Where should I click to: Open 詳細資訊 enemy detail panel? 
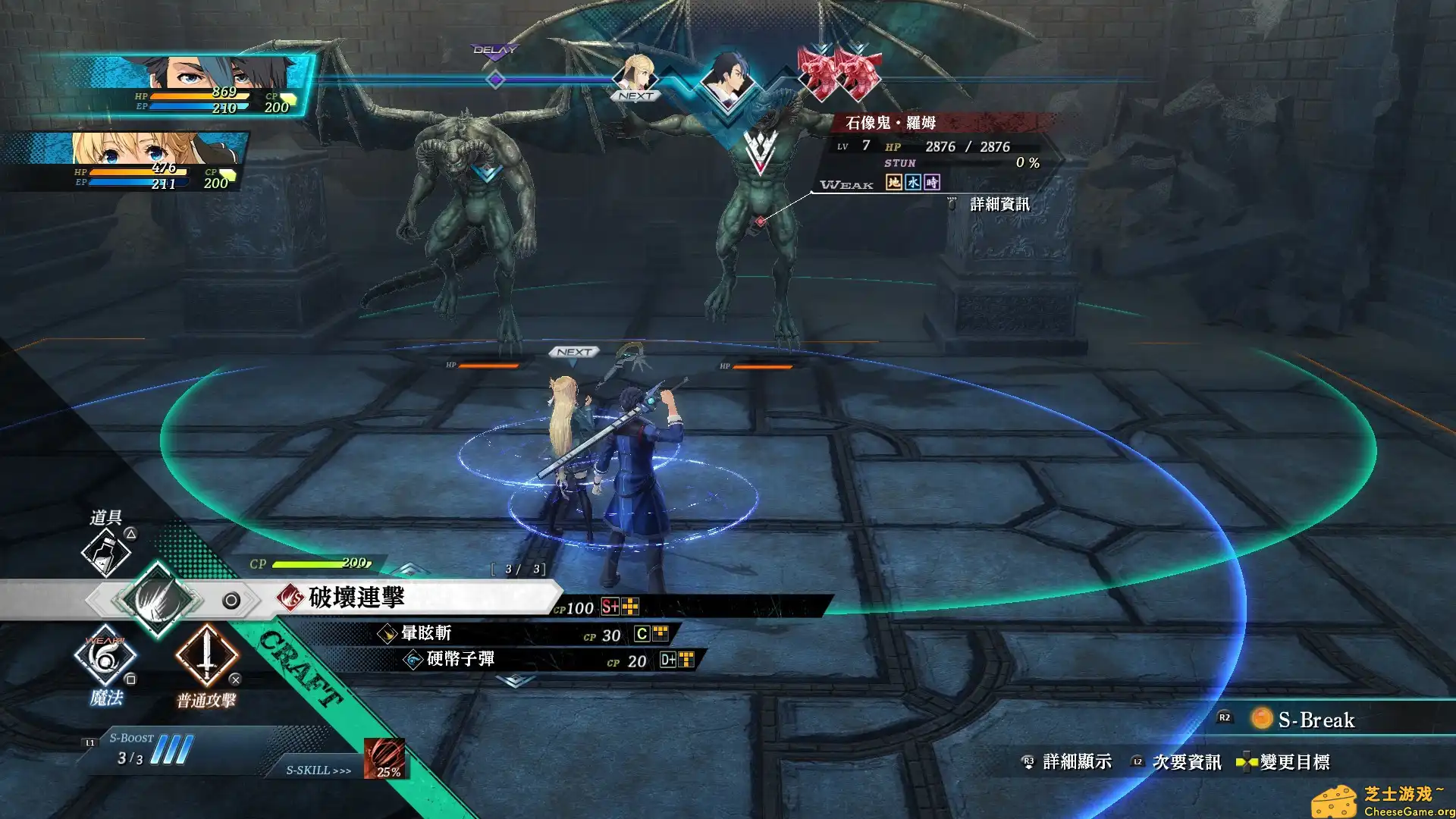point(999,202)
